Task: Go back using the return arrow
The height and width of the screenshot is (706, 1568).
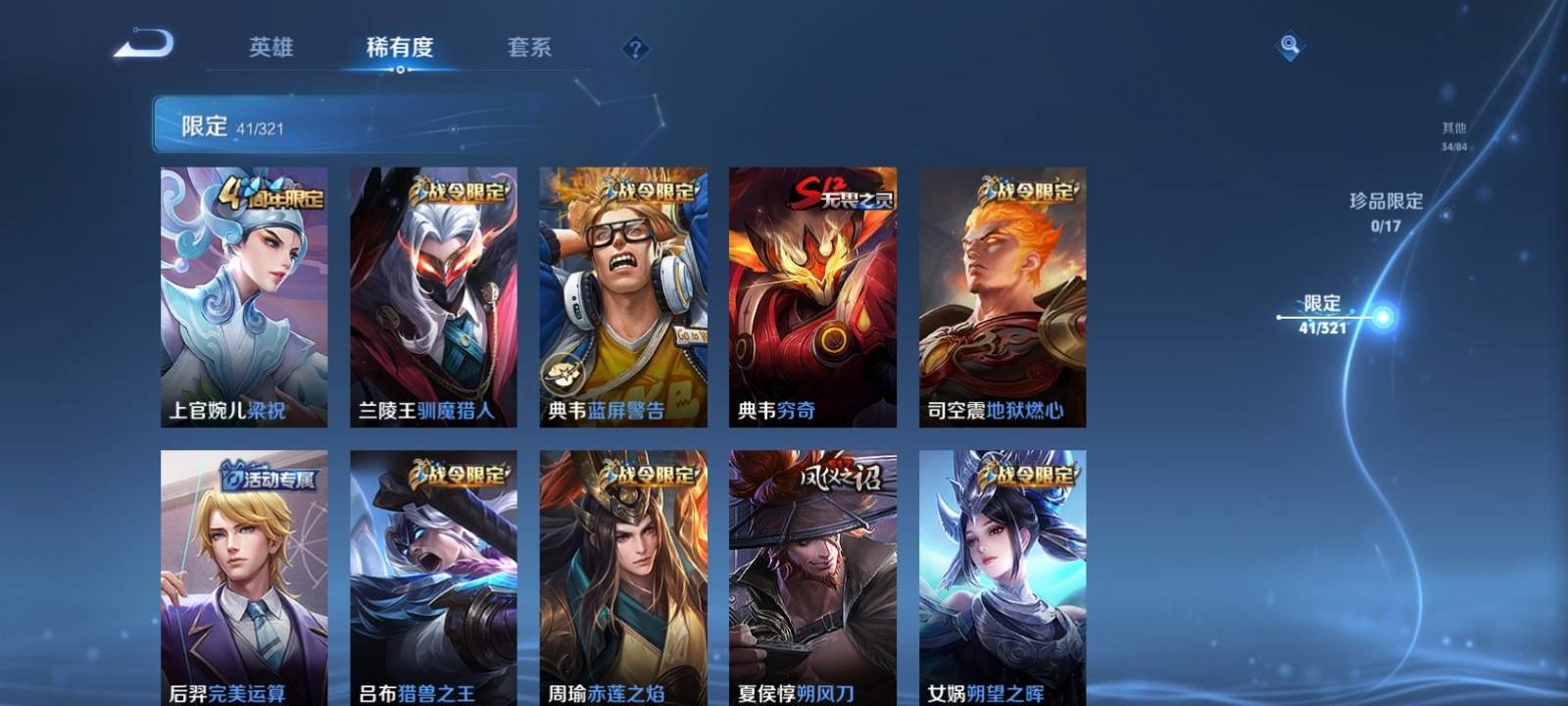Action: coord(144,45)
